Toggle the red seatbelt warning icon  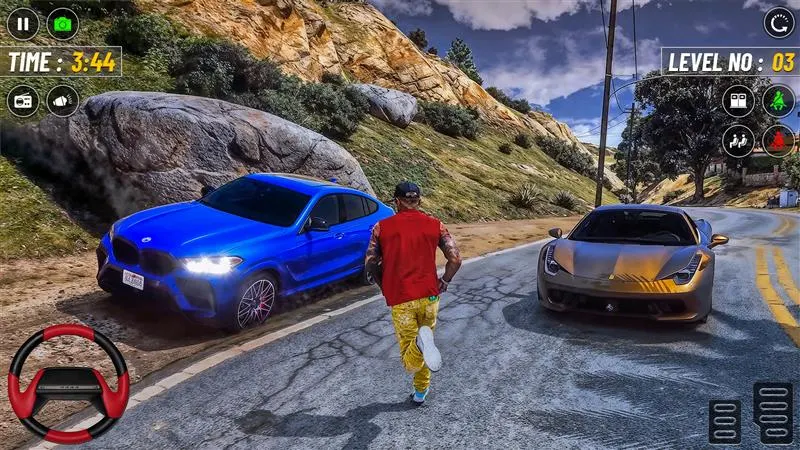778,140
